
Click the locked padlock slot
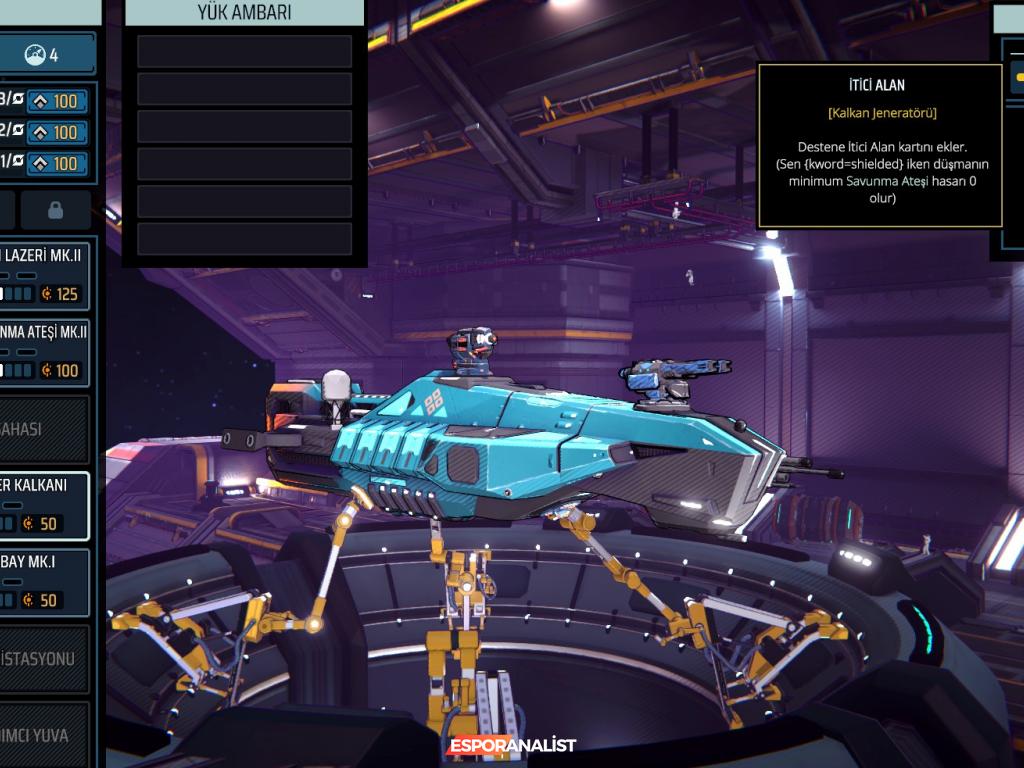pyautogui.click(x=56, y=210)
